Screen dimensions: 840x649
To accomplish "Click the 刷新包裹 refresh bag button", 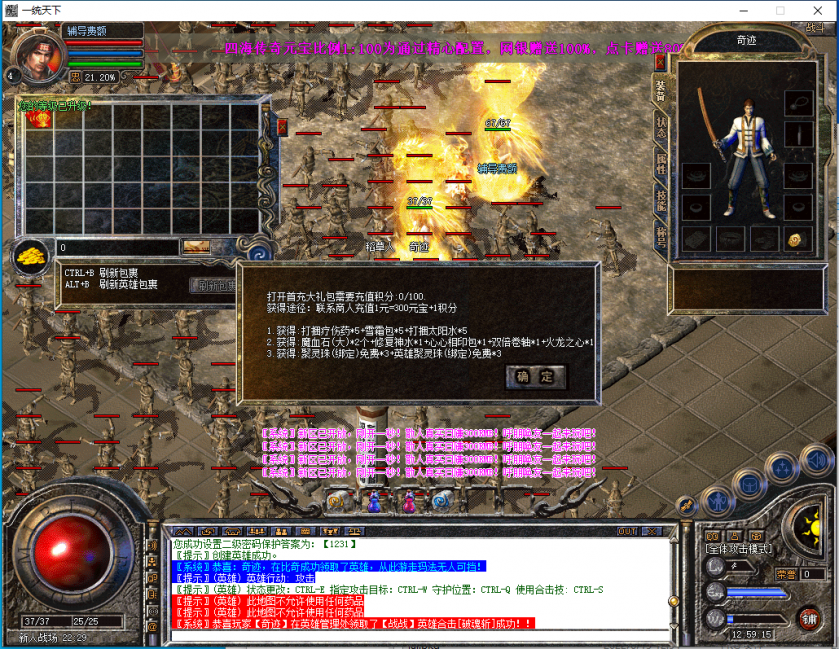I will point(214,285).
